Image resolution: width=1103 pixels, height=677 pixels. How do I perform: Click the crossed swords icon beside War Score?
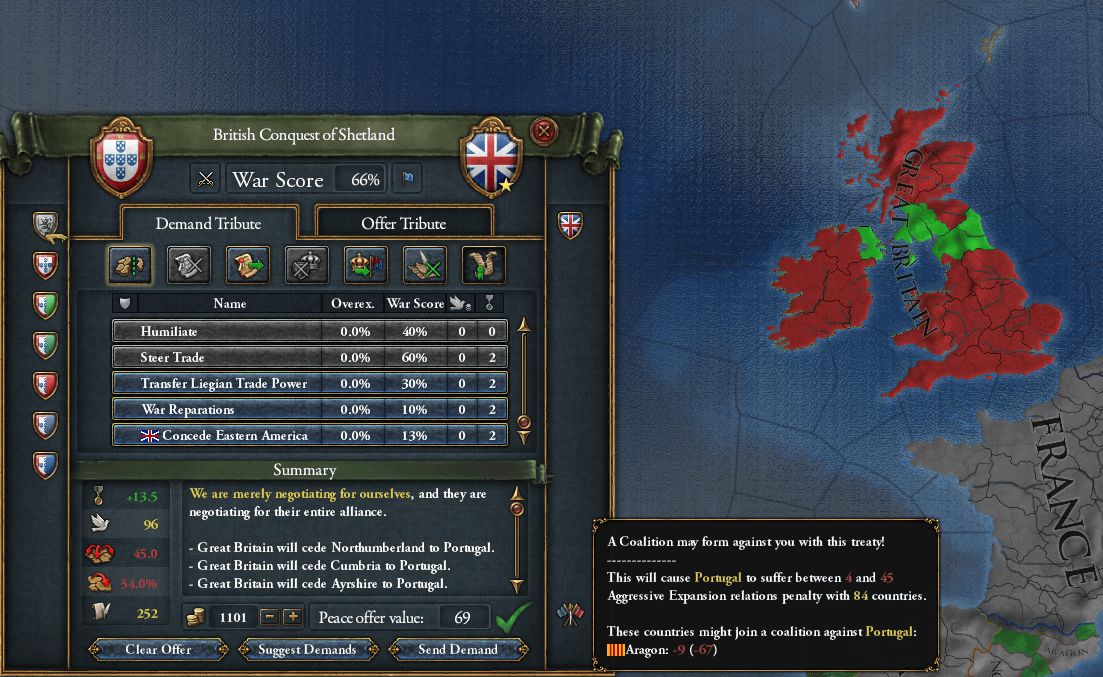coord(206,180)
